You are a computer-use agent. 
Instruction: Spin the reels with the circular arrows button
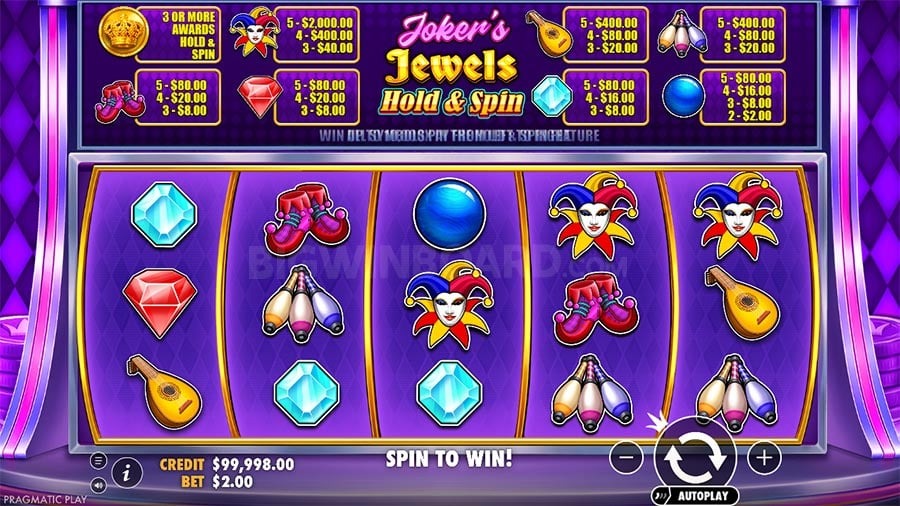tap(695, 456)
